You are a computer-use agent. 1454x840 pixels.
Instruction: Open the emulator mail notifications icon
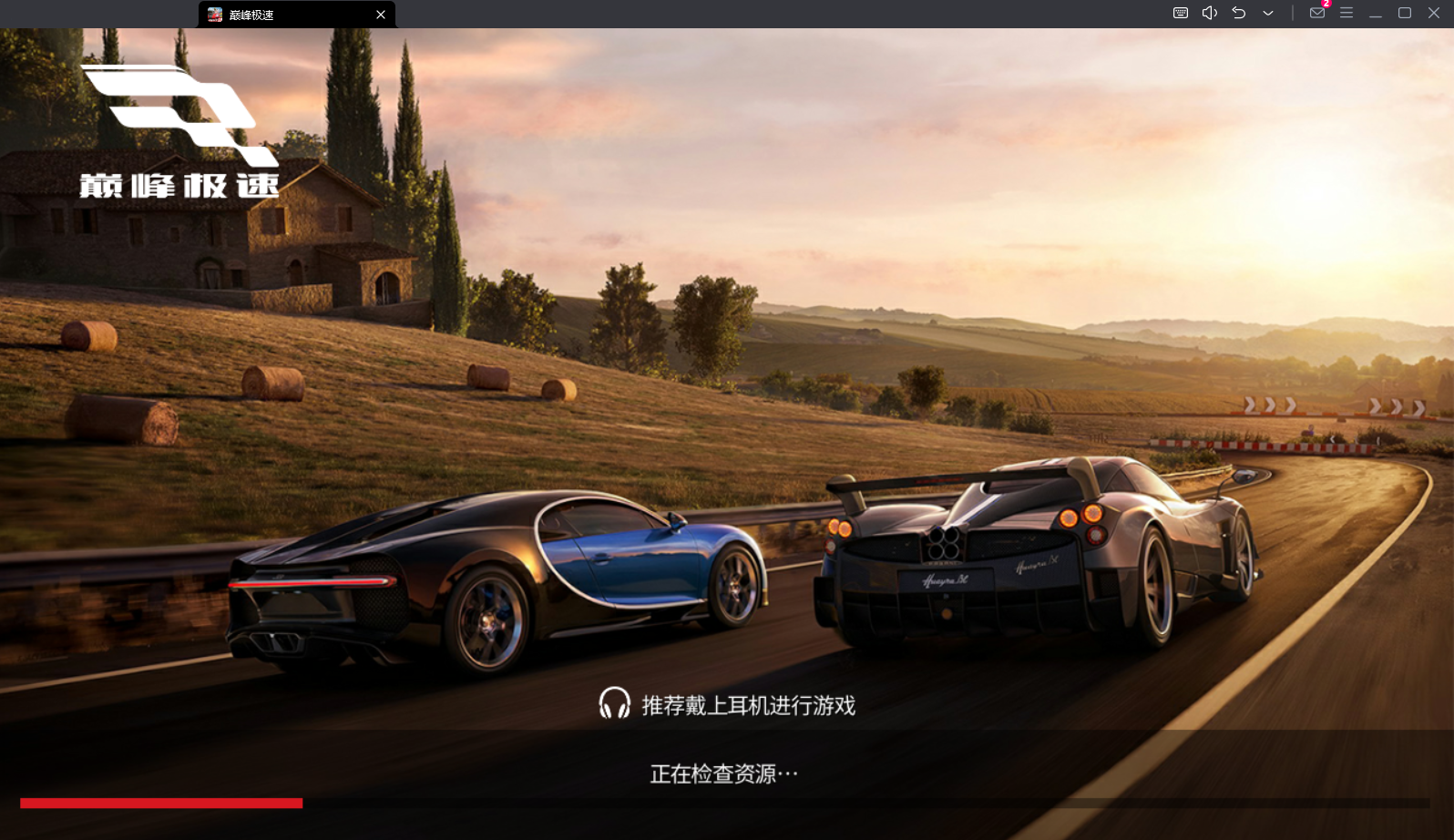click(1317, 13)
